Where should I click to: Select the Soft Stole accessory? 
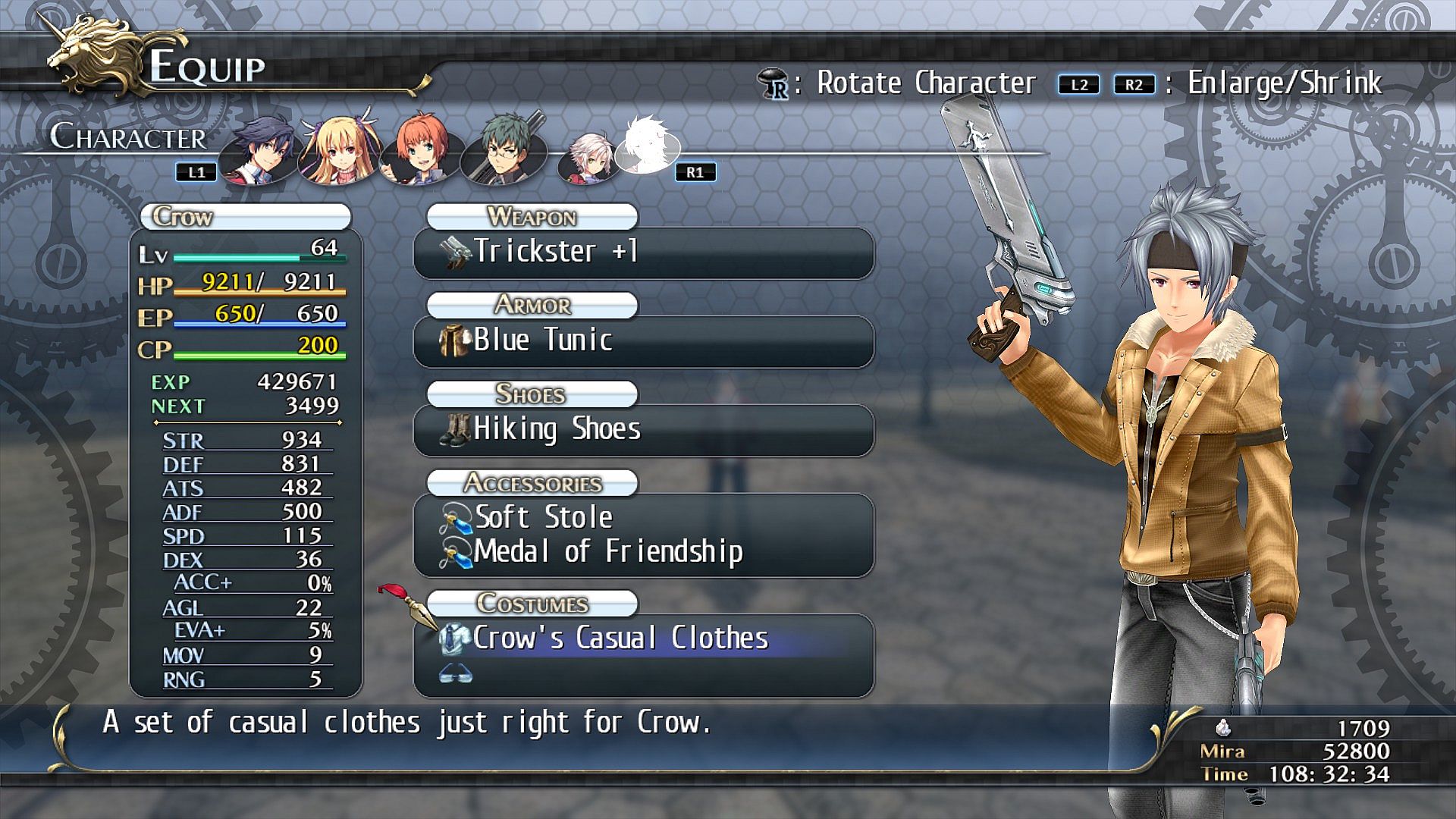tap(643, 517)
